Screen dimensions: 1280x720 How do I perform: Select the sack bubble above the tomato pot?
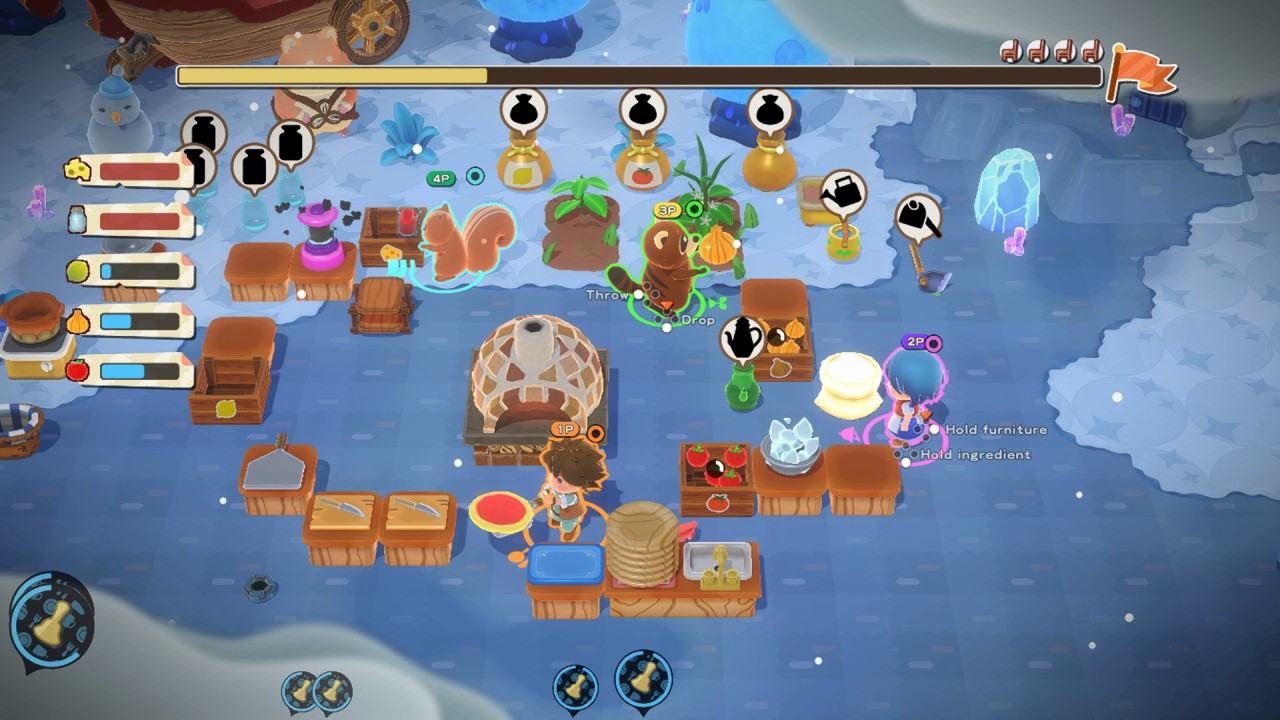(x=642, y=110)
